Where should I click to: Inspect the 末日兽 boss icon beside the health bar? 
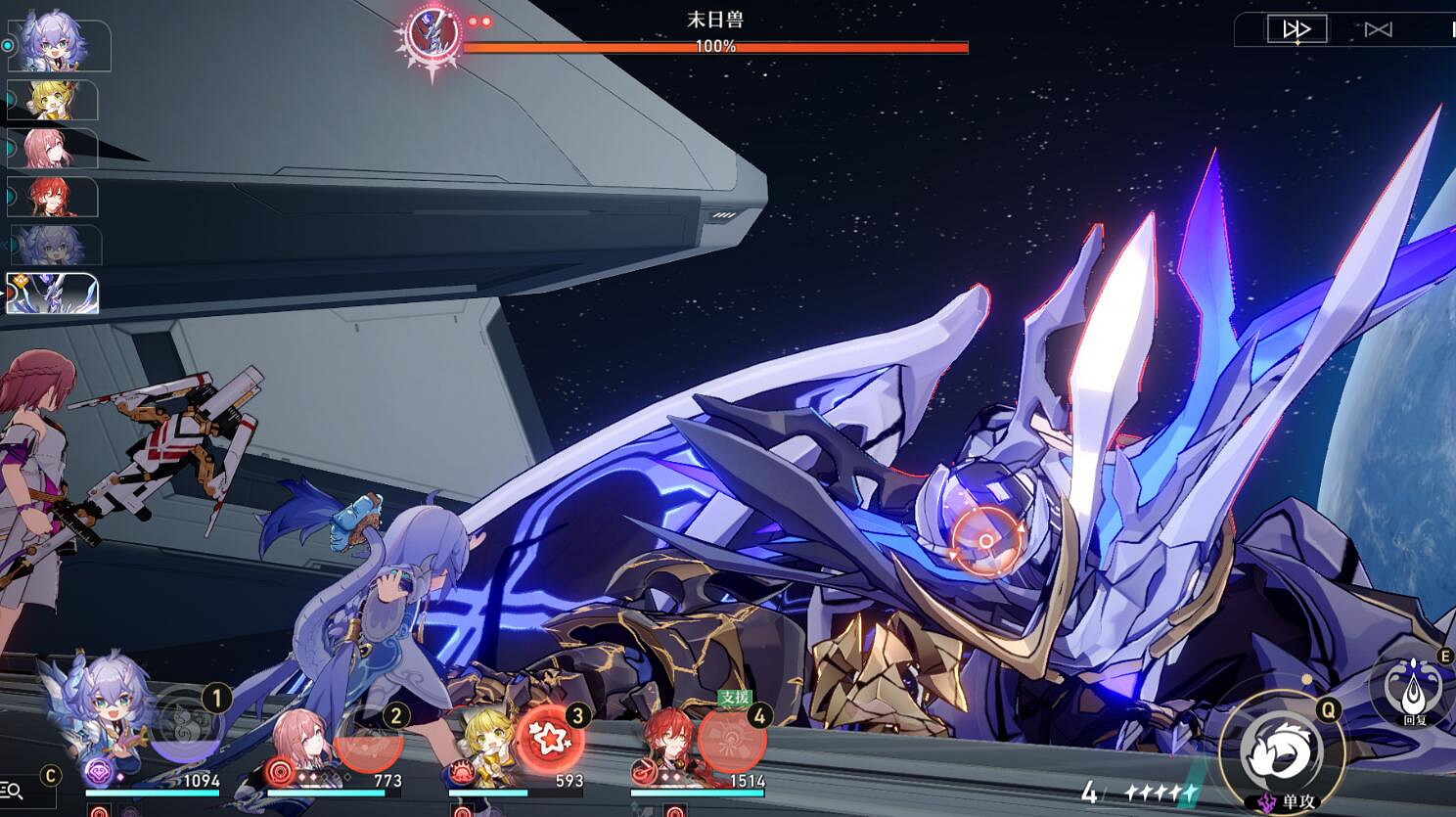(x=433, y=32)
